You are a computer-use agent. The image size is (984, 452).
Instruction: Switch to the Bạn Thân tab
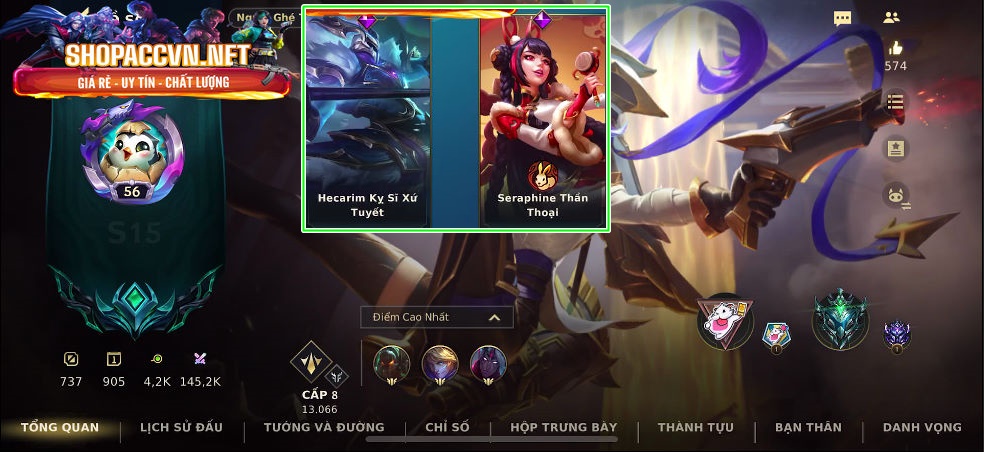tap(808, 428)
